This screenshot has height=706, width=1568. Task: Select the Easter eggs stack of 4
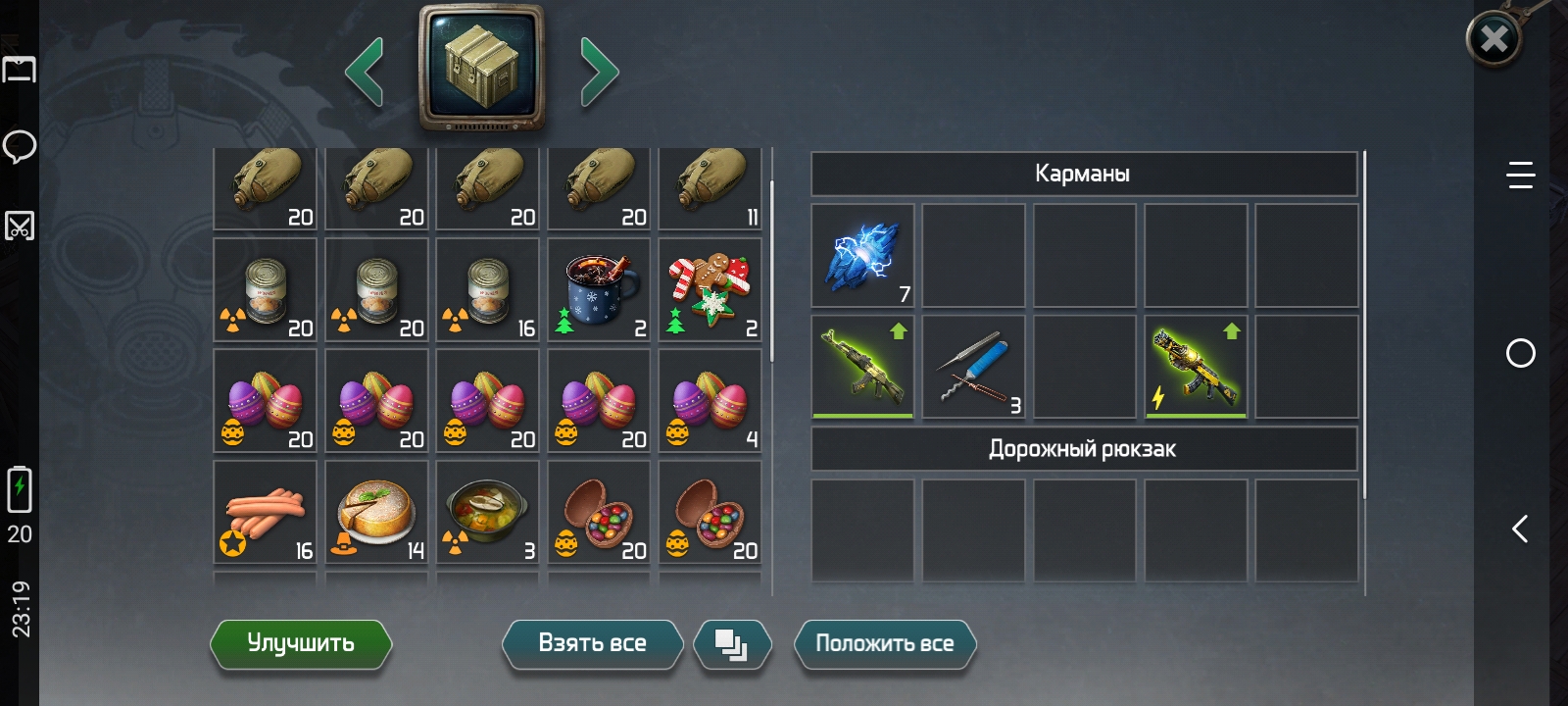(710, 402)
